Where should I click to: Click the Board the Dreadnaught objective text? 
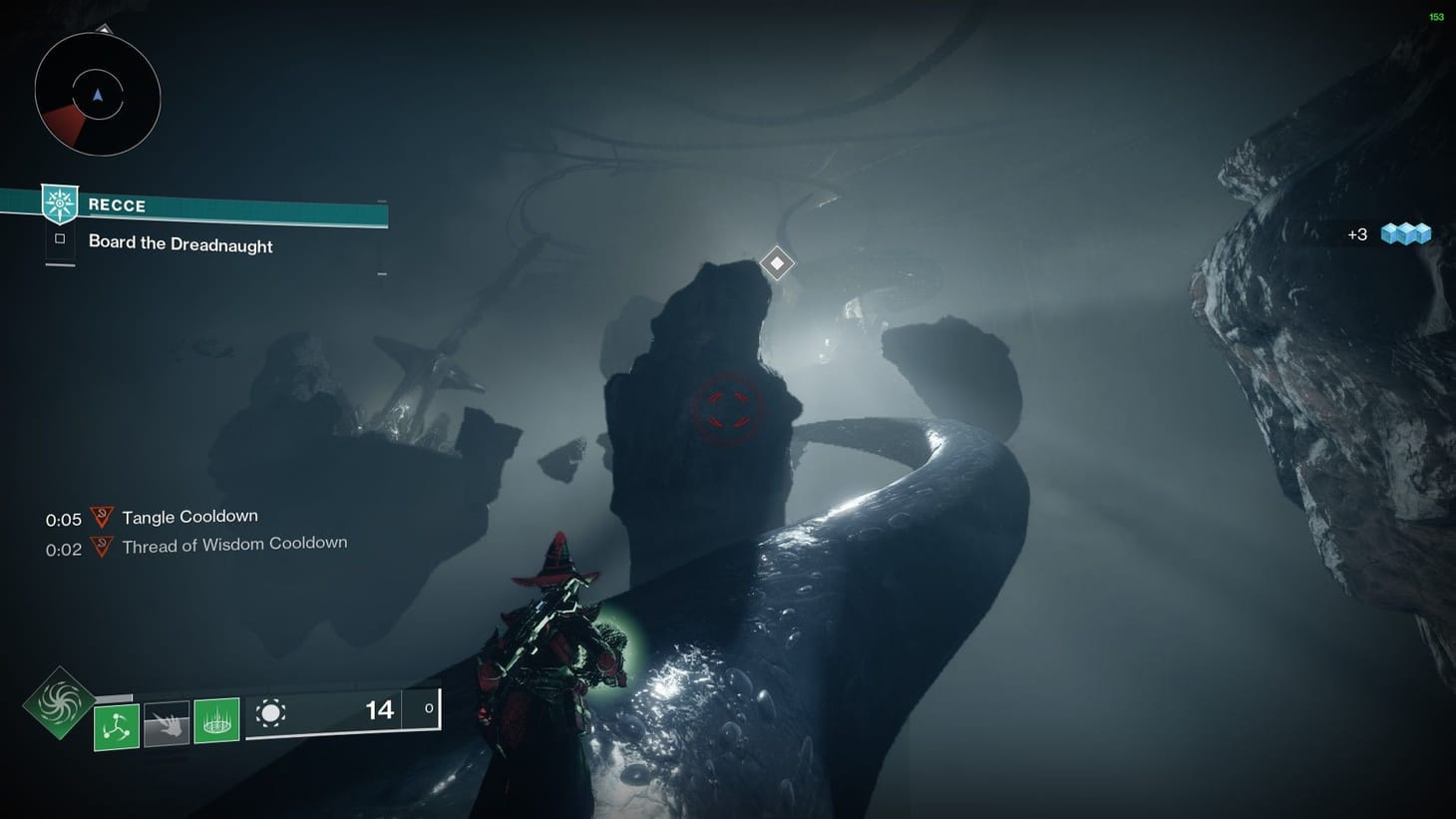(181, 244)
